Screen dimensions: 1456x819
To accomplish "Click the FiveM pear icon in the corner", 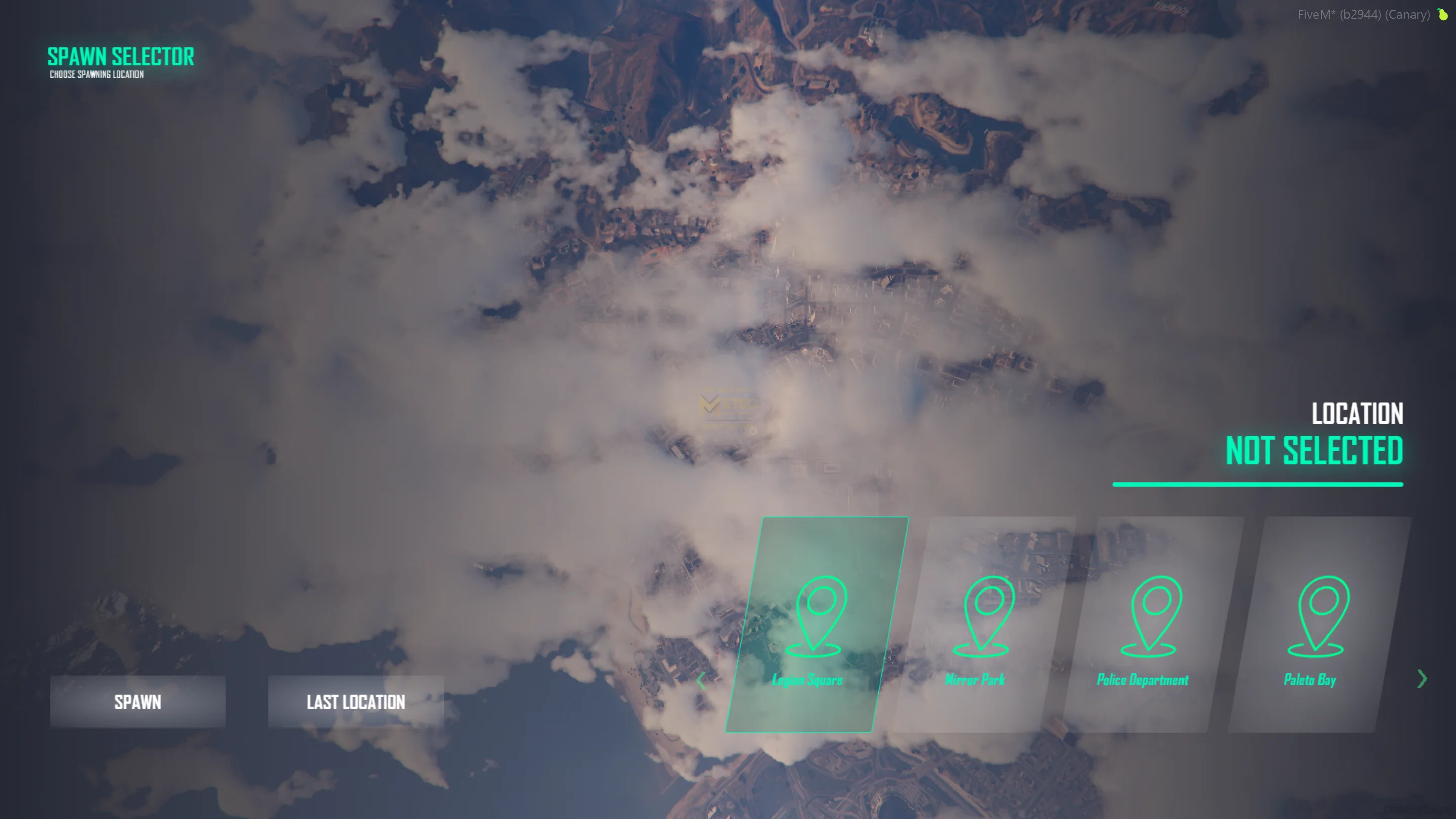I will 1443,14.
